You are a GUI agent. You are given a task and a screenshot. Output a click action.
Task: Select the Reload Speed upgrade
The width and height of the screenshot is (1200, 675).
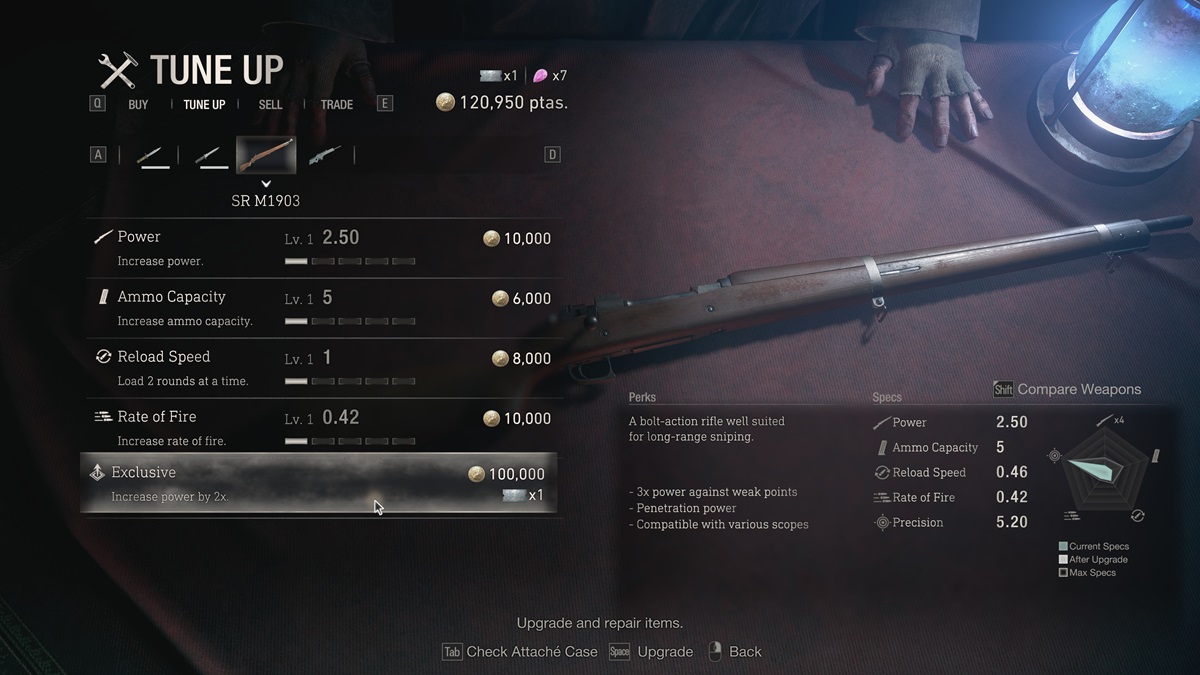tap(320, 368)
